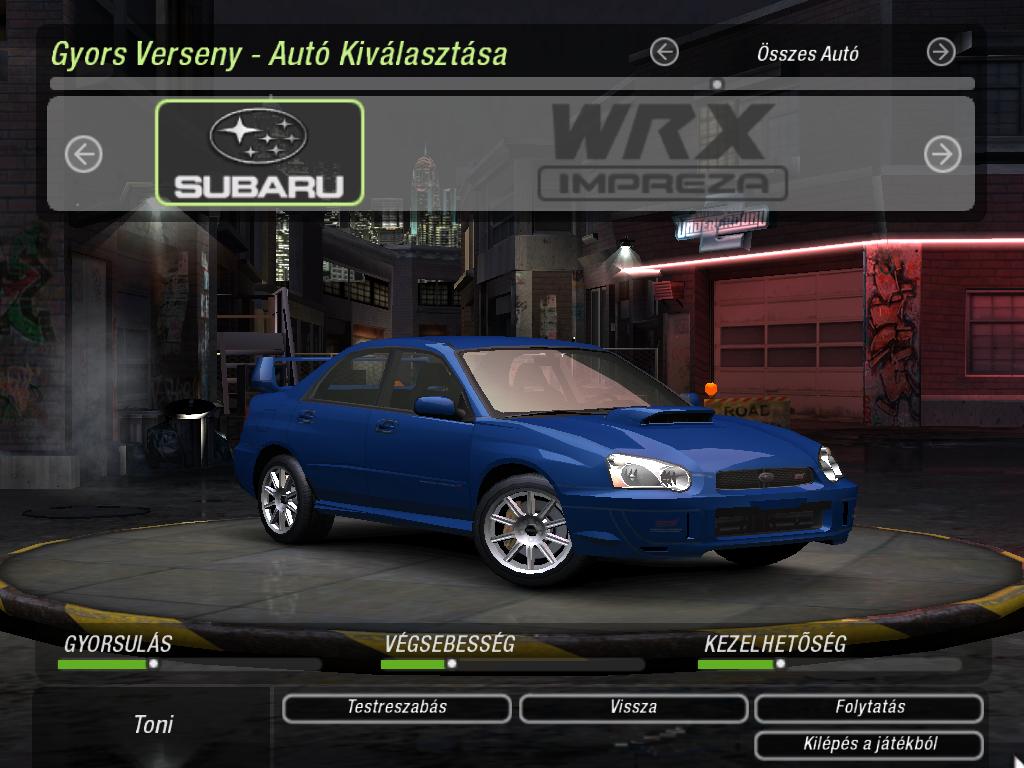Go back with the Vissza button
1024x768 pixels.
point(633,708)
